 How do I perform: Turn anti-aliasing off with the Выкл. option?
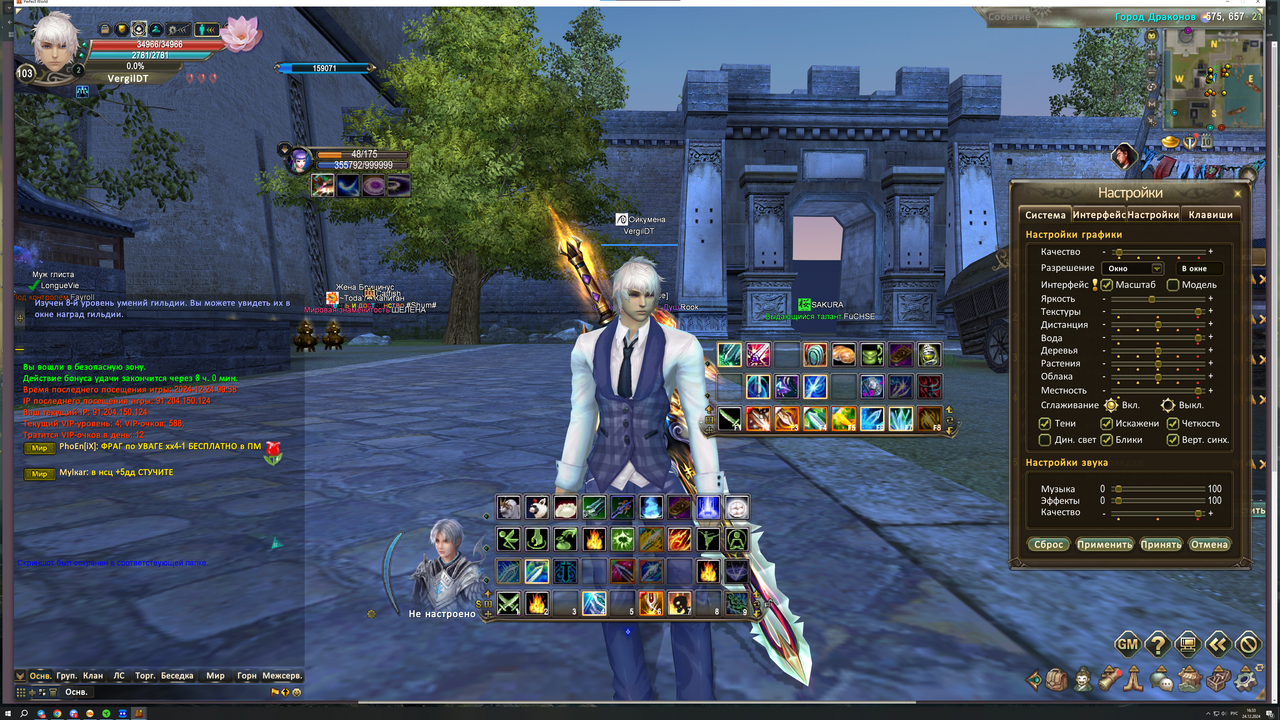point(1167,406)
